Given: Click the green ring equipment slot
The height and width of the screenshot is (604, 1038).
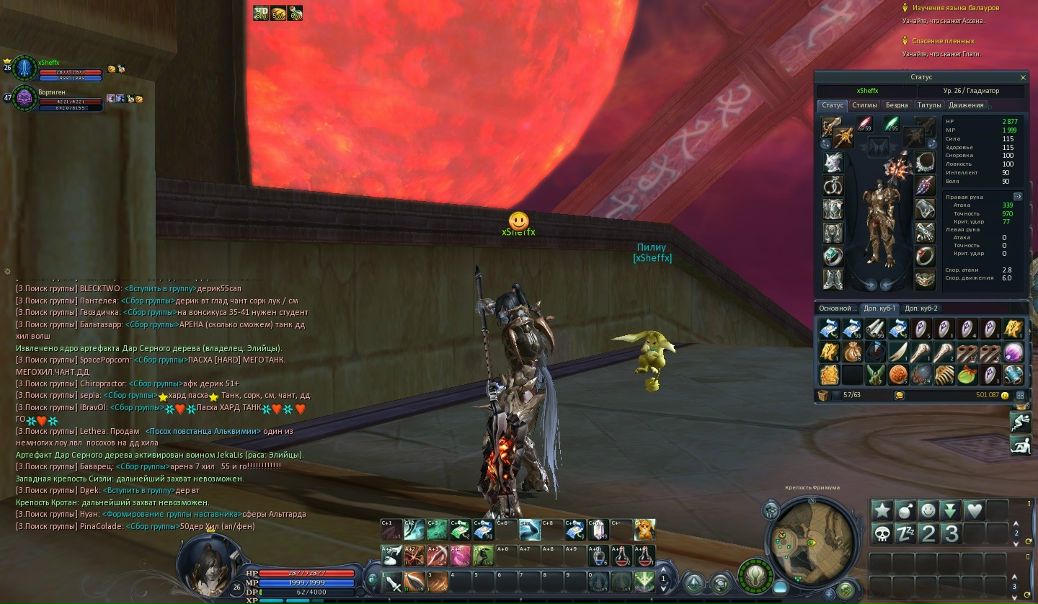Looking at the screenshot, I should 833,256.
